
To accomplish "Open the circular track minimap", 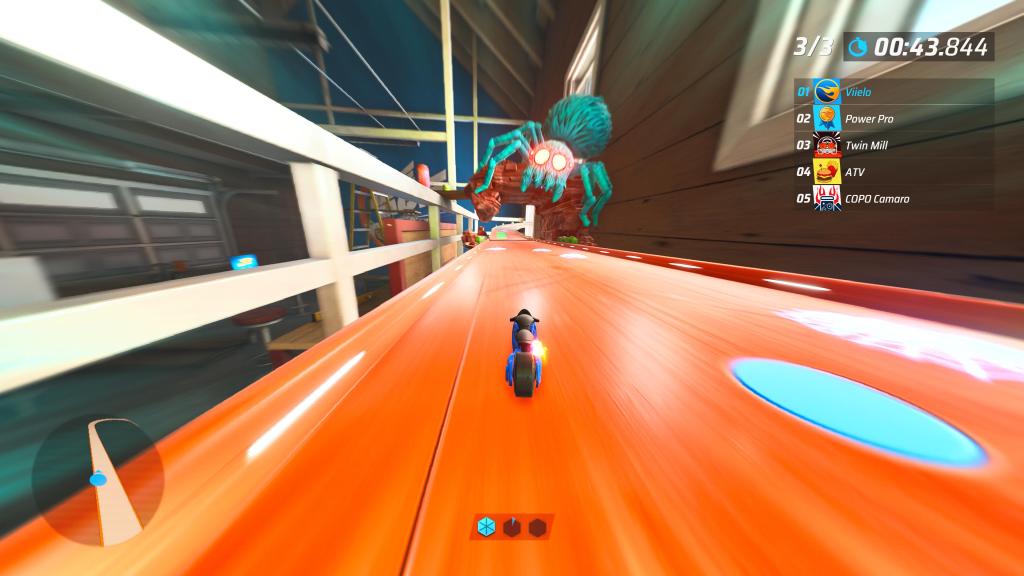I will [97, 480].
